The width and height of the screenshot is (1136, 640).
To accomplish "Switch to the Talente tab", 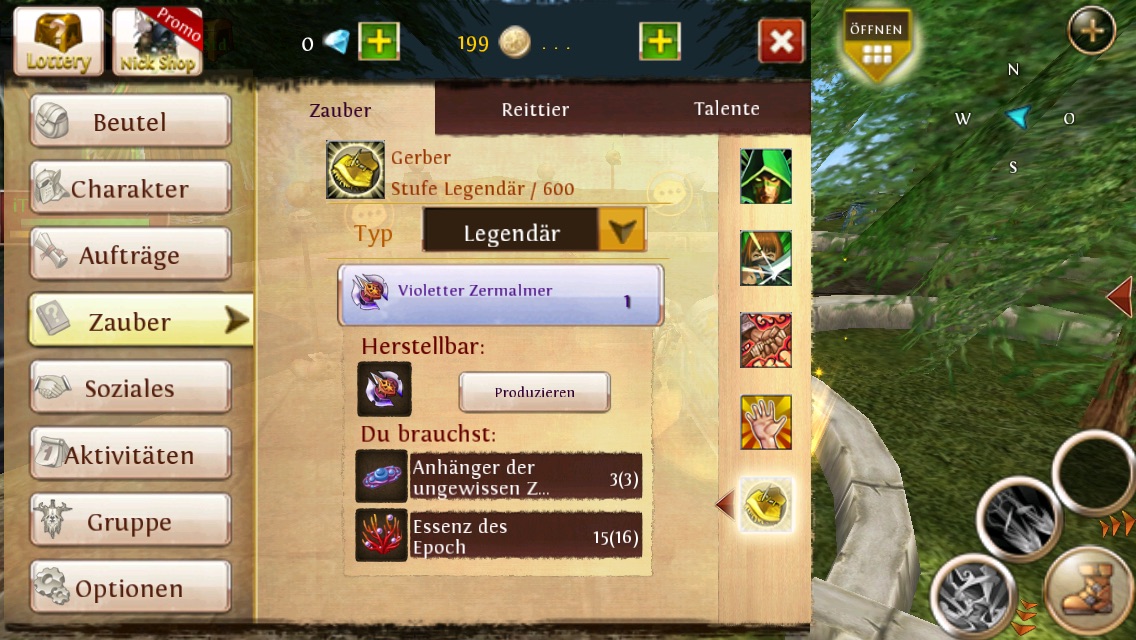I will [726, 108].
